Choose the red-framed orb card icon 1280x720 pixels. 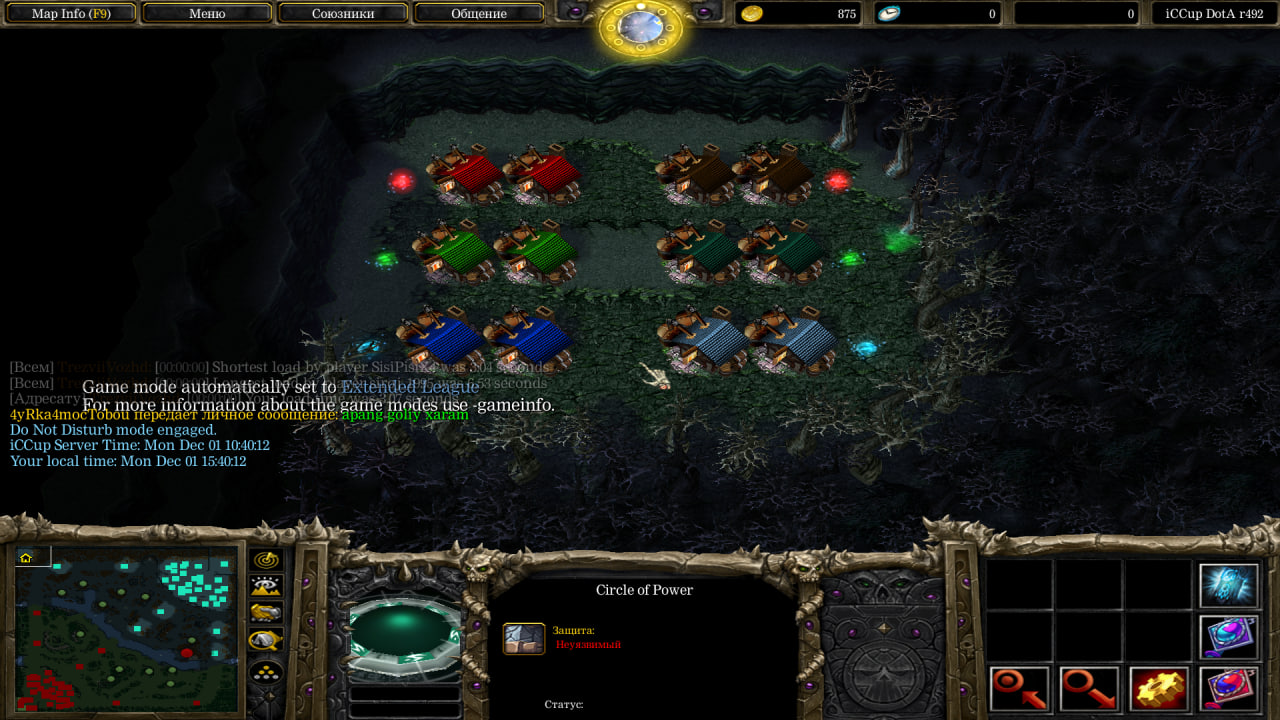(1229, 689)
